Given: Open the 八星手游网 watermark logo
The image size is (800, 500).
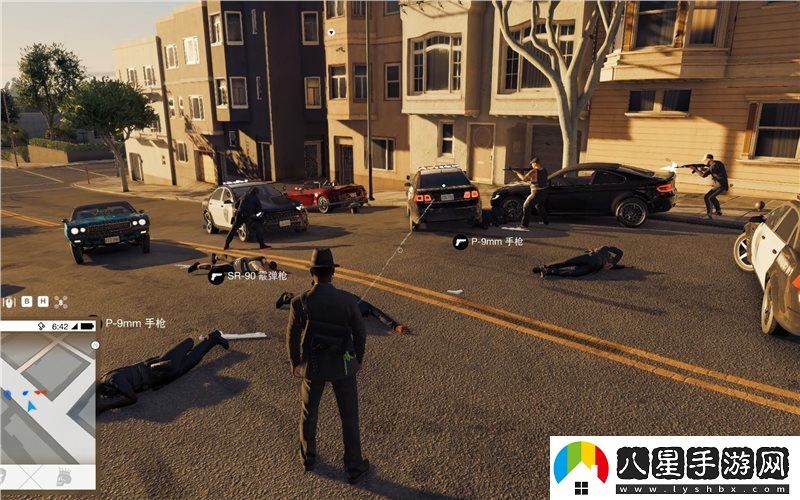Looking at the screenshot, I should (581, 467).
